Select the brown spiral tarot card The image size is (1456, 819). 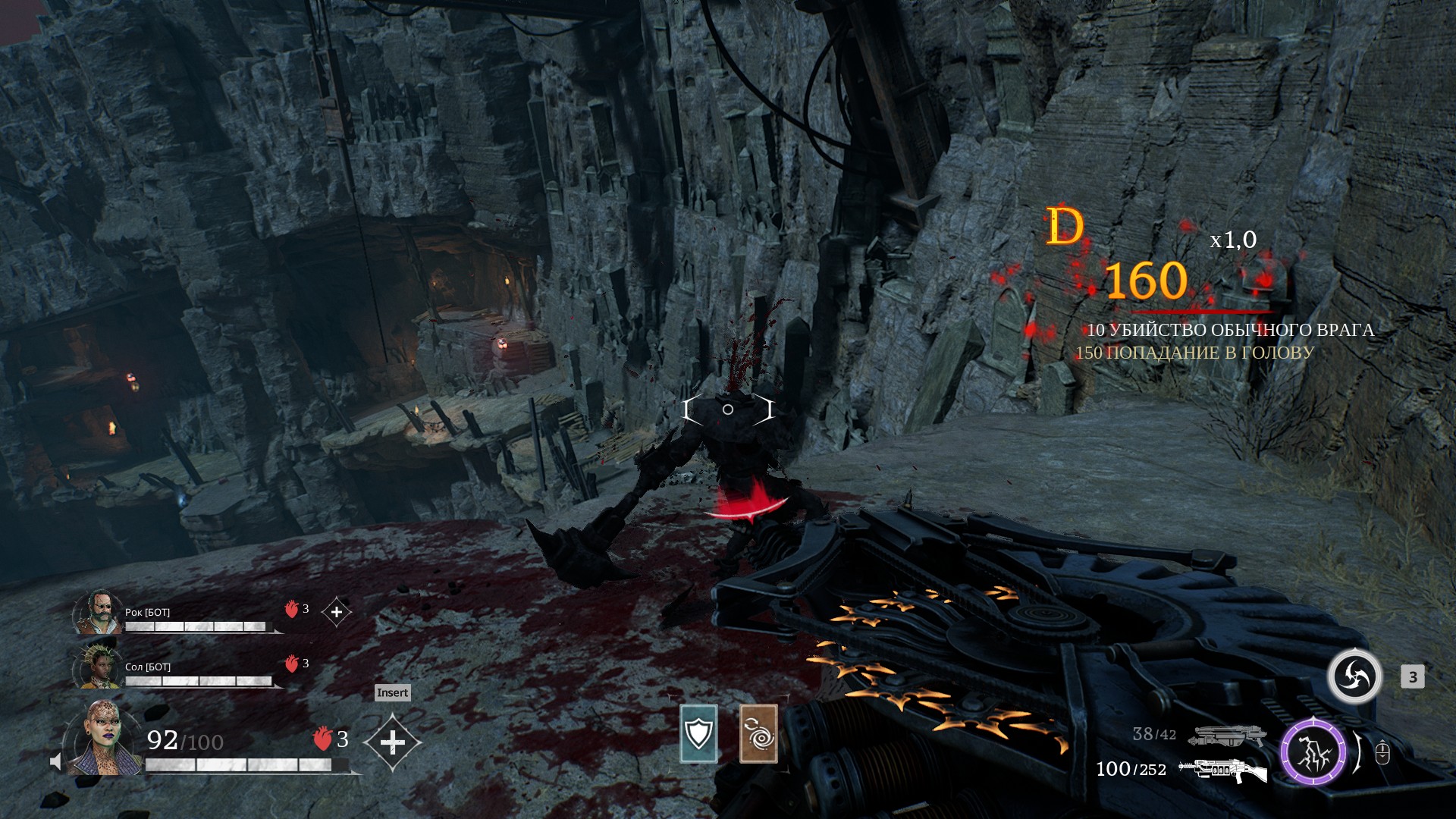click(758, 733)
